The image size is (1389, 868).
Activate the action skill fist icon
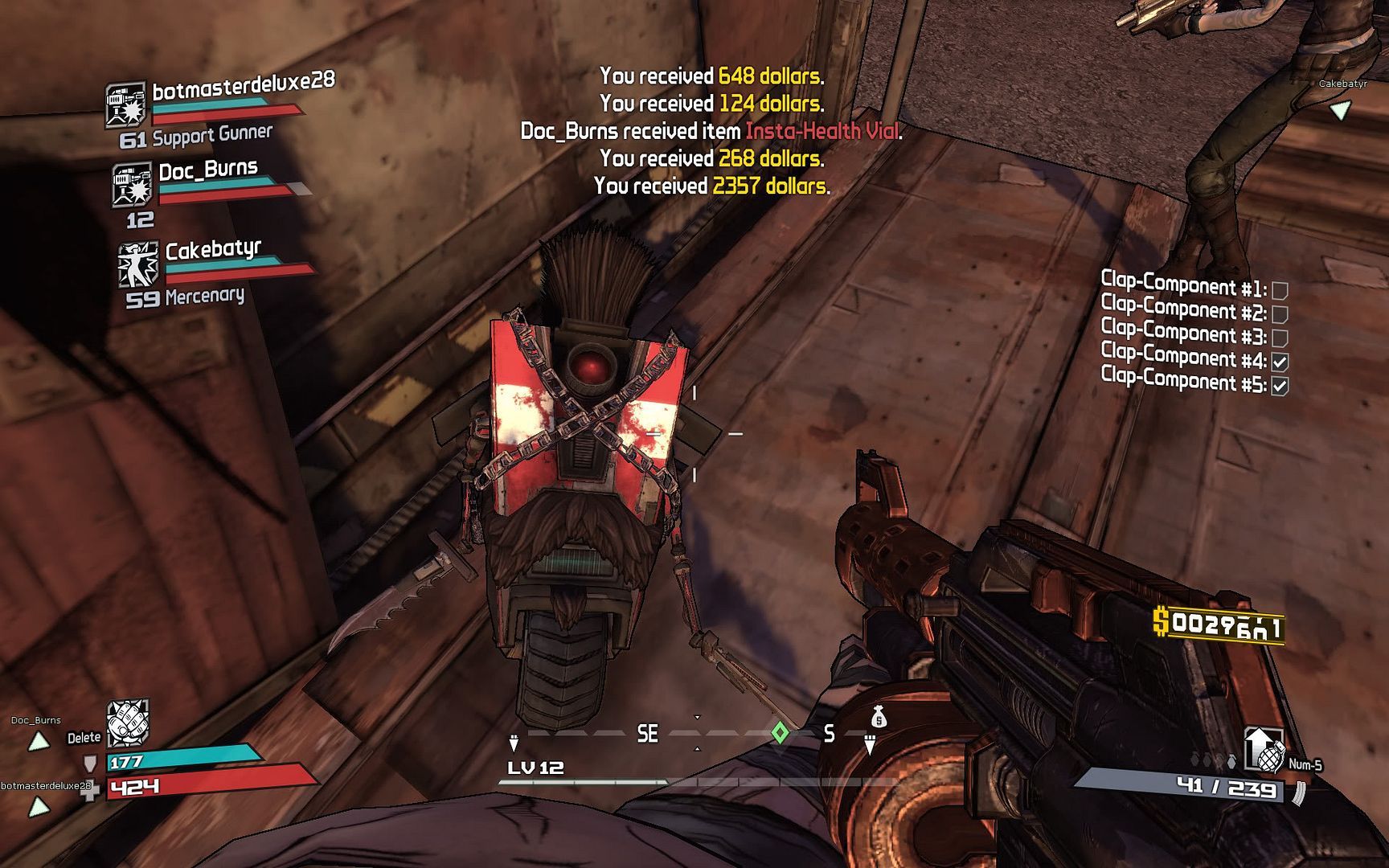[x=128, y=721]
